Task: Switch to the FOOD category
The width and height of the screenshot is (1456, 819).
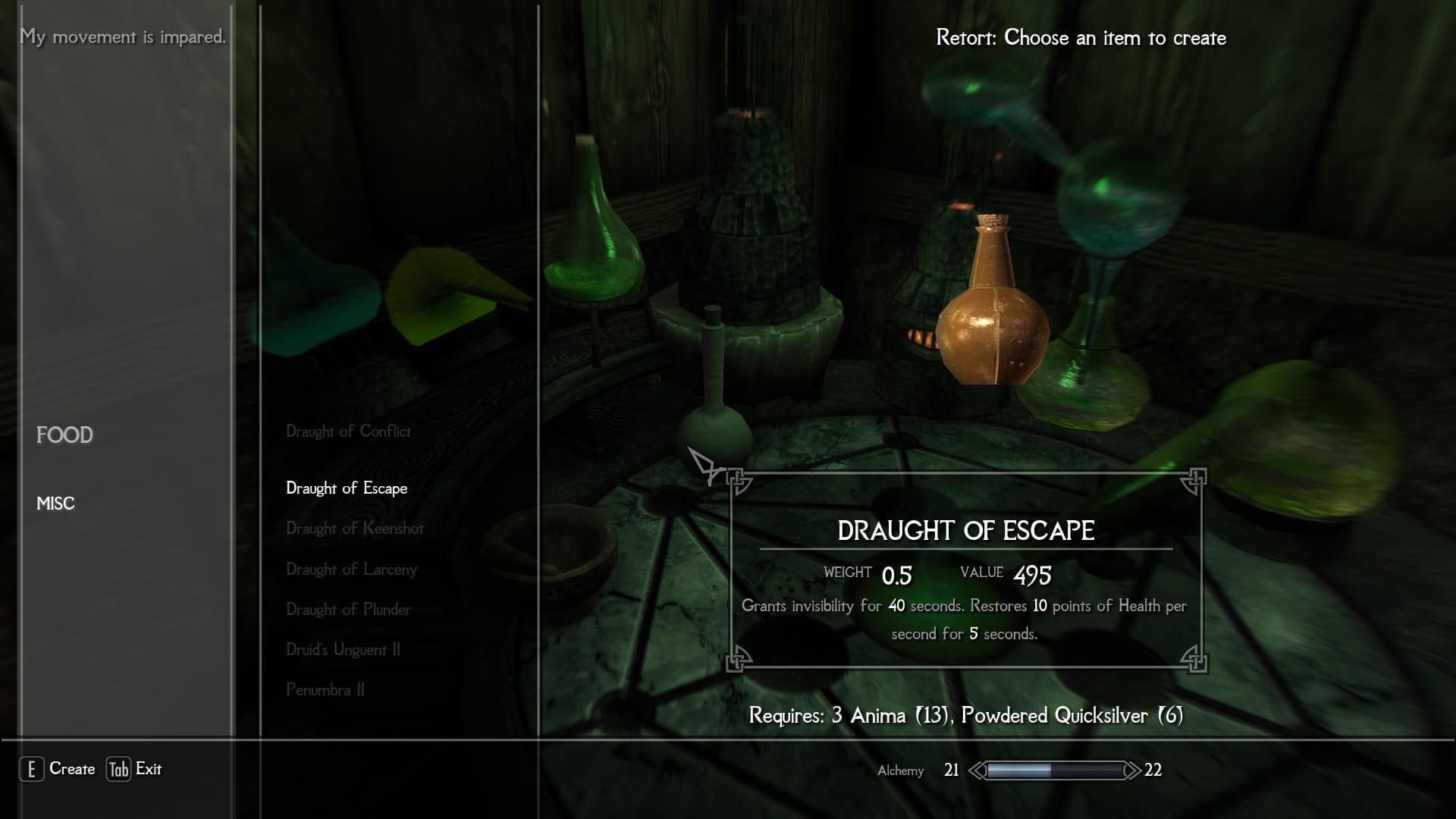Action: [x=64, y=435]
